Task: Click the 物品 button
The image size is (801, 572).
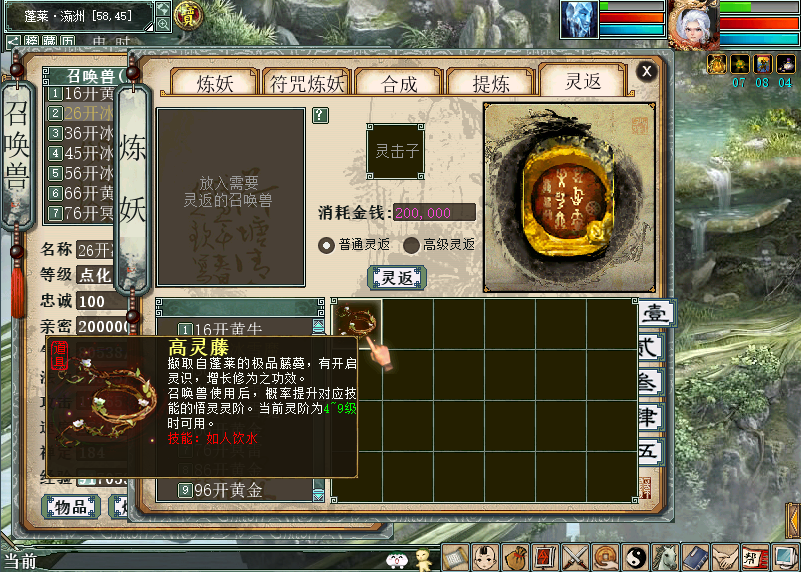Action: point(70,507)
